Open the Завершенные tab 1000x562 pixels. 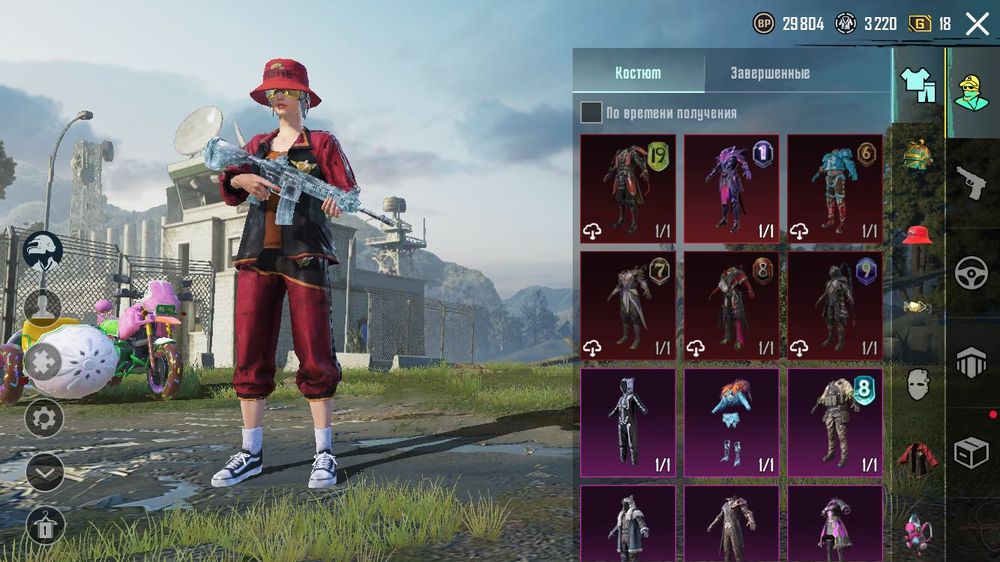pyautogui.click(x=769, y=73)
